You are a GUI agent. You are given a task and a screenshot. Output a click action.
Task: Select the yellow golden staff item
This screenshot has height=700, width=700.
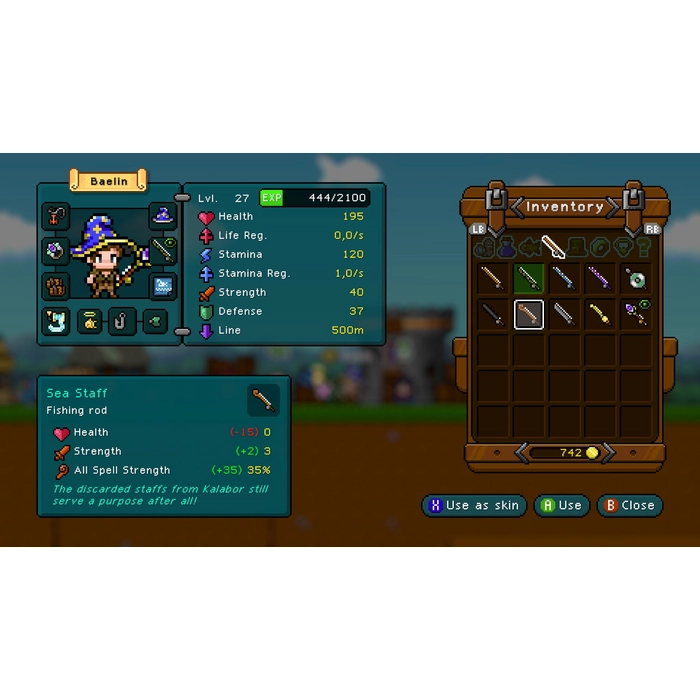pos(600,314)
